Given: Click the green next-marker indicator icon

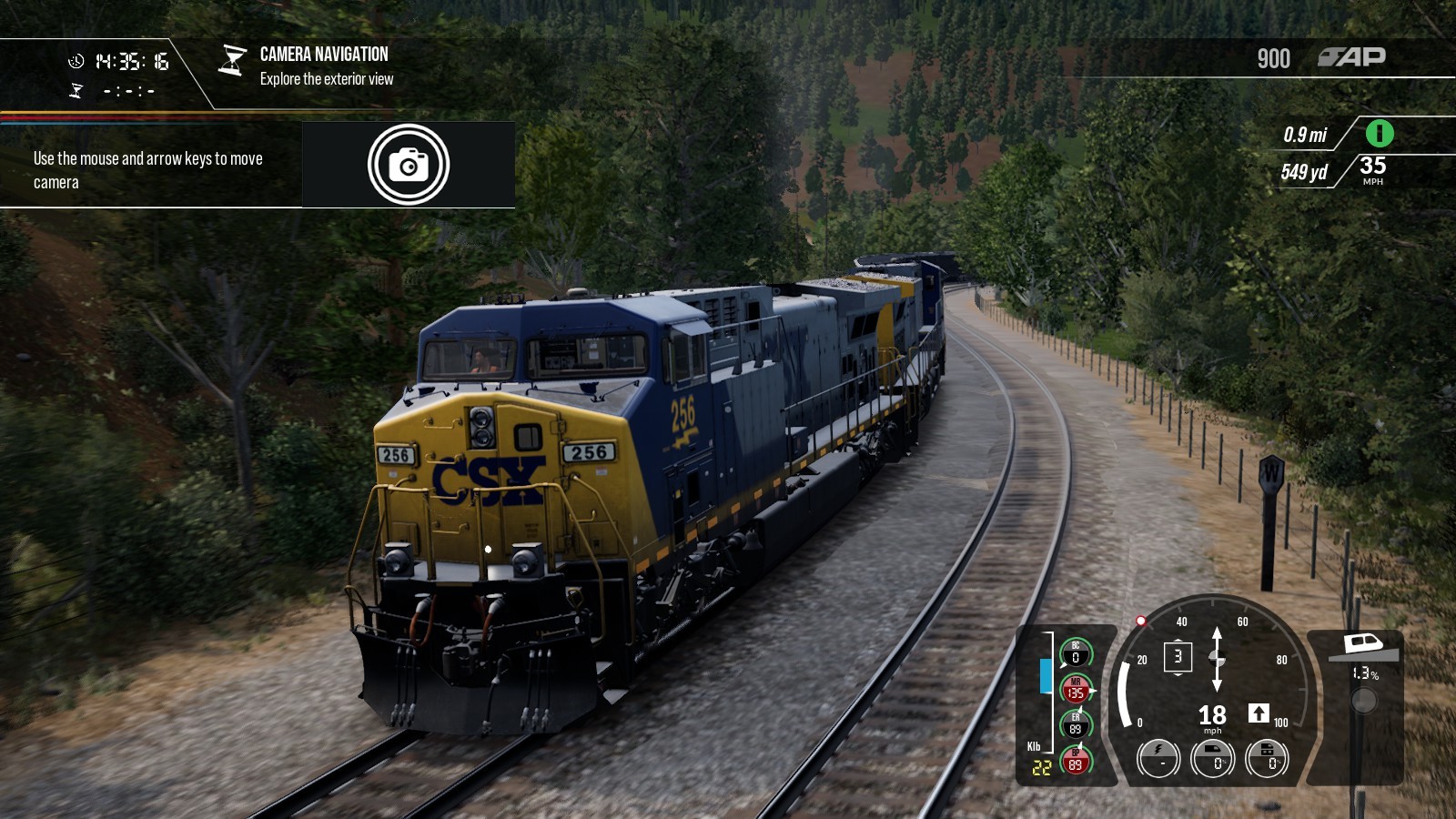Looking at the screenshot, I should (1379, 134).
